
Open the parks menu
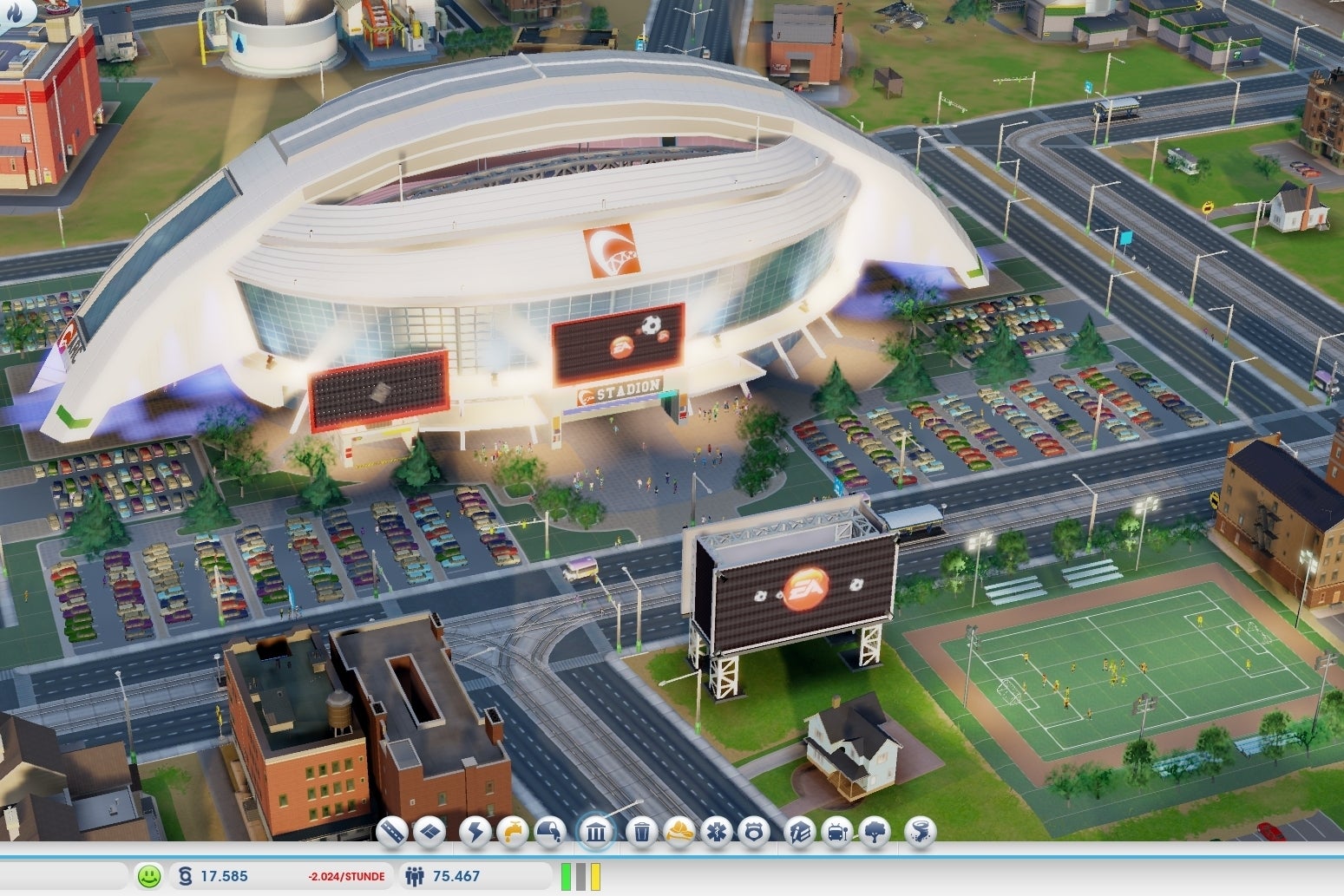tap(876, 833)
